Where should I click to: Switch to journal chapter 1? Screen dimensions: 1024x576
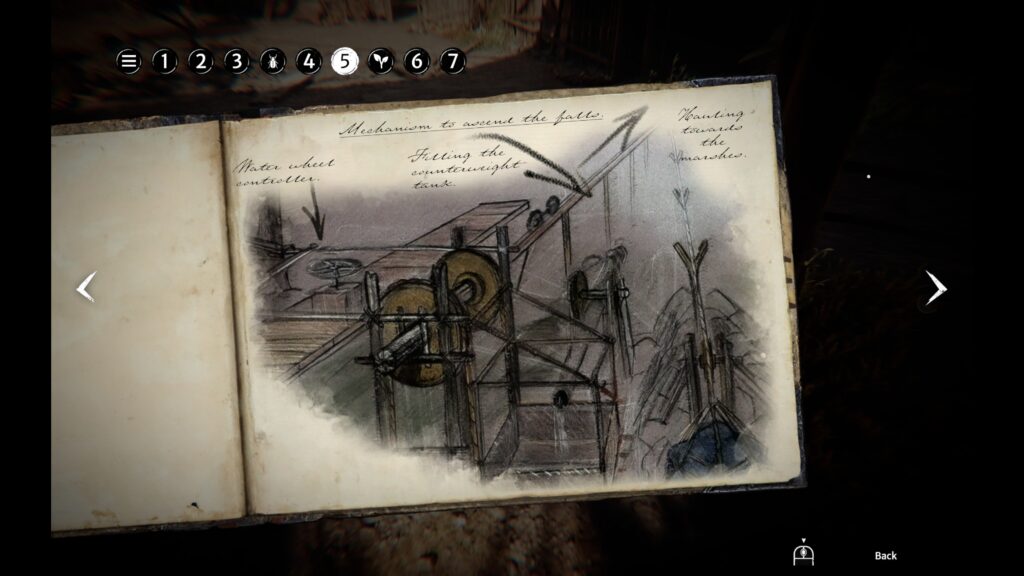(165, 61)
